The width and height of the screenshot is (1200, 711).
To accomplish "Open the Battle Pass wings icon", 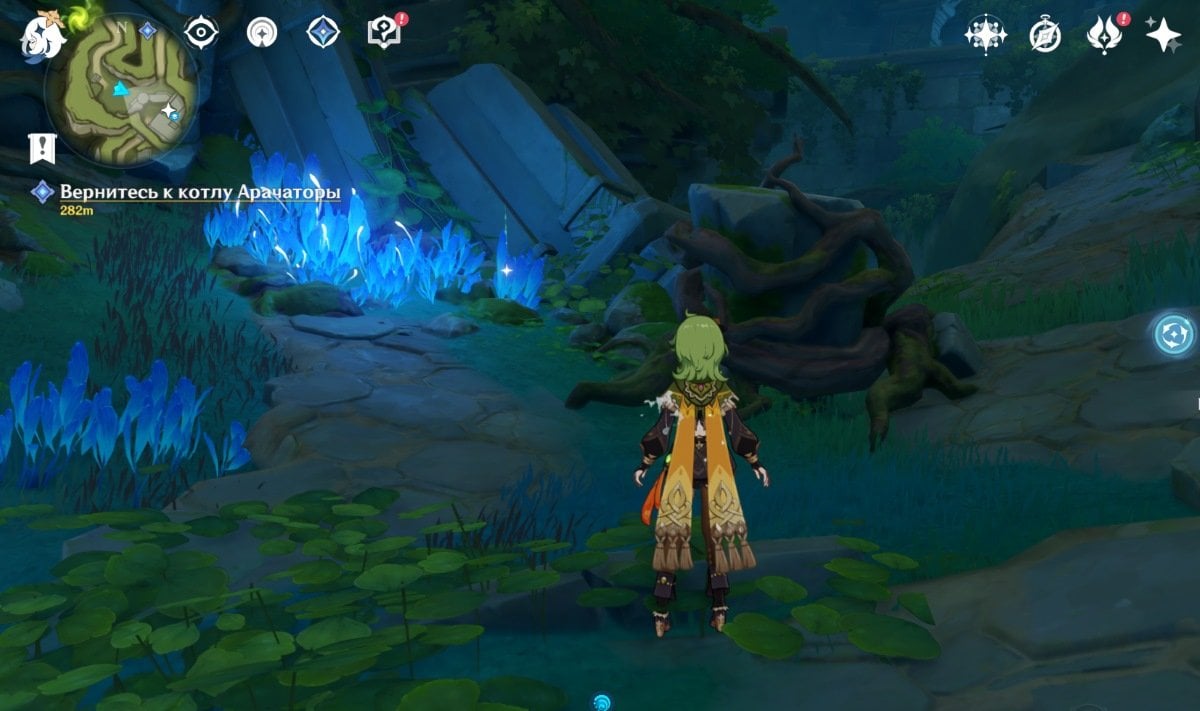I will point(1103,36).
